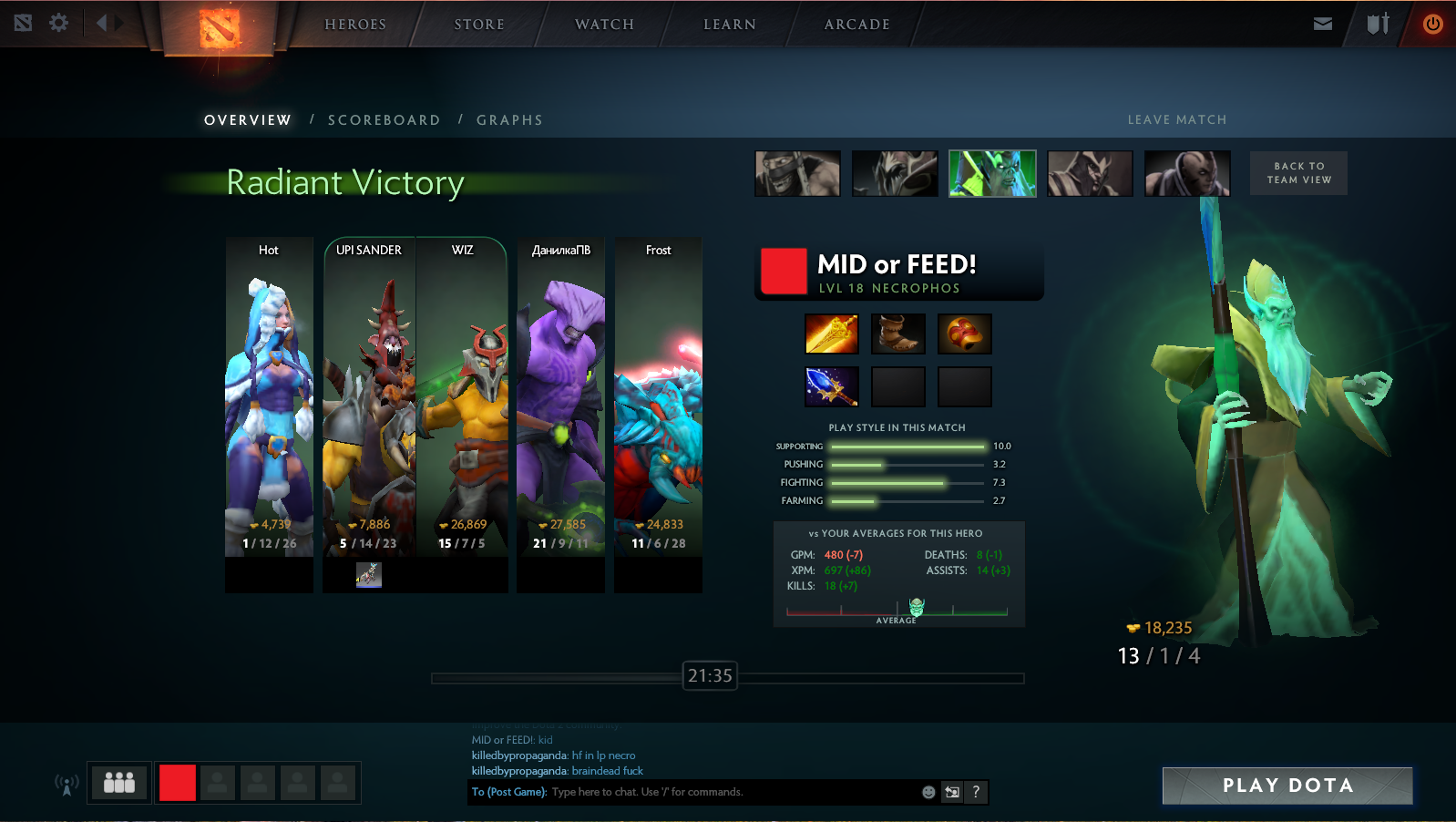Click the Dota 2 logo home button

click(219, 27)
